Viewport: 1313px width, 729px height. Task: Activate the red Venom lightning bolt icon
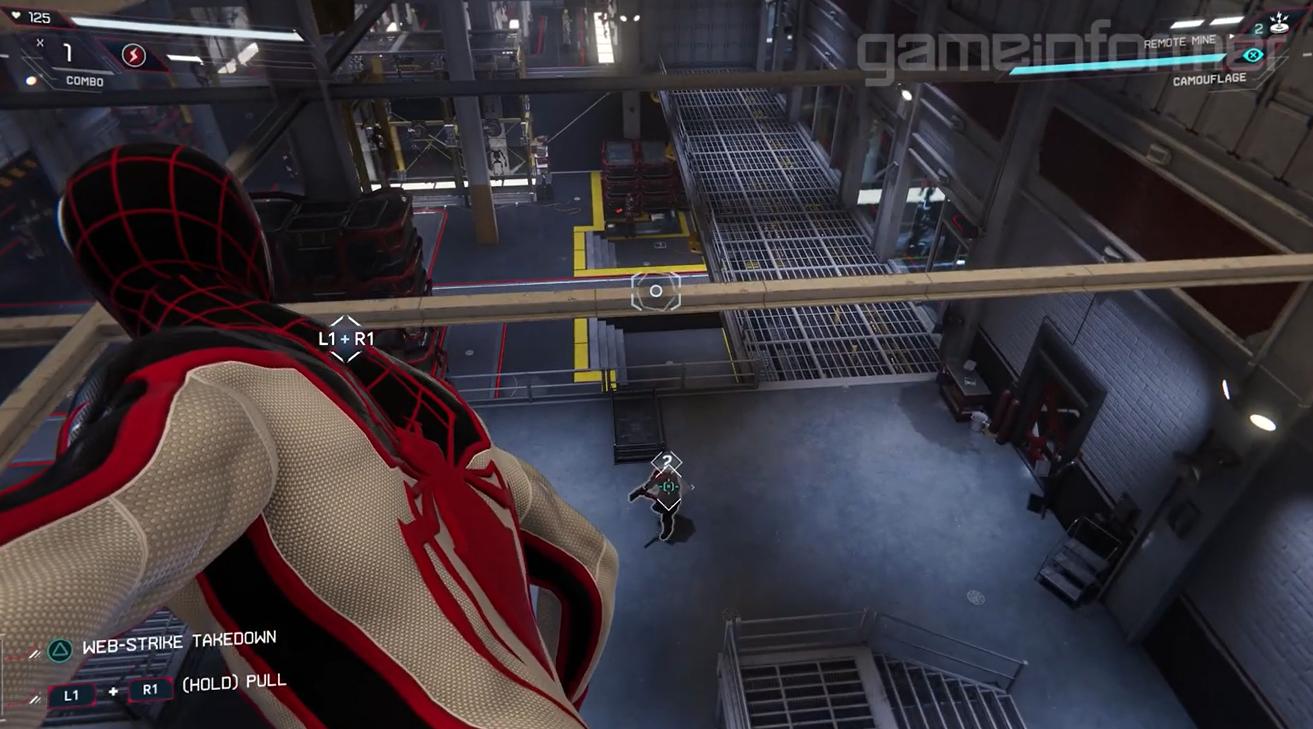[x=133, y=55]
